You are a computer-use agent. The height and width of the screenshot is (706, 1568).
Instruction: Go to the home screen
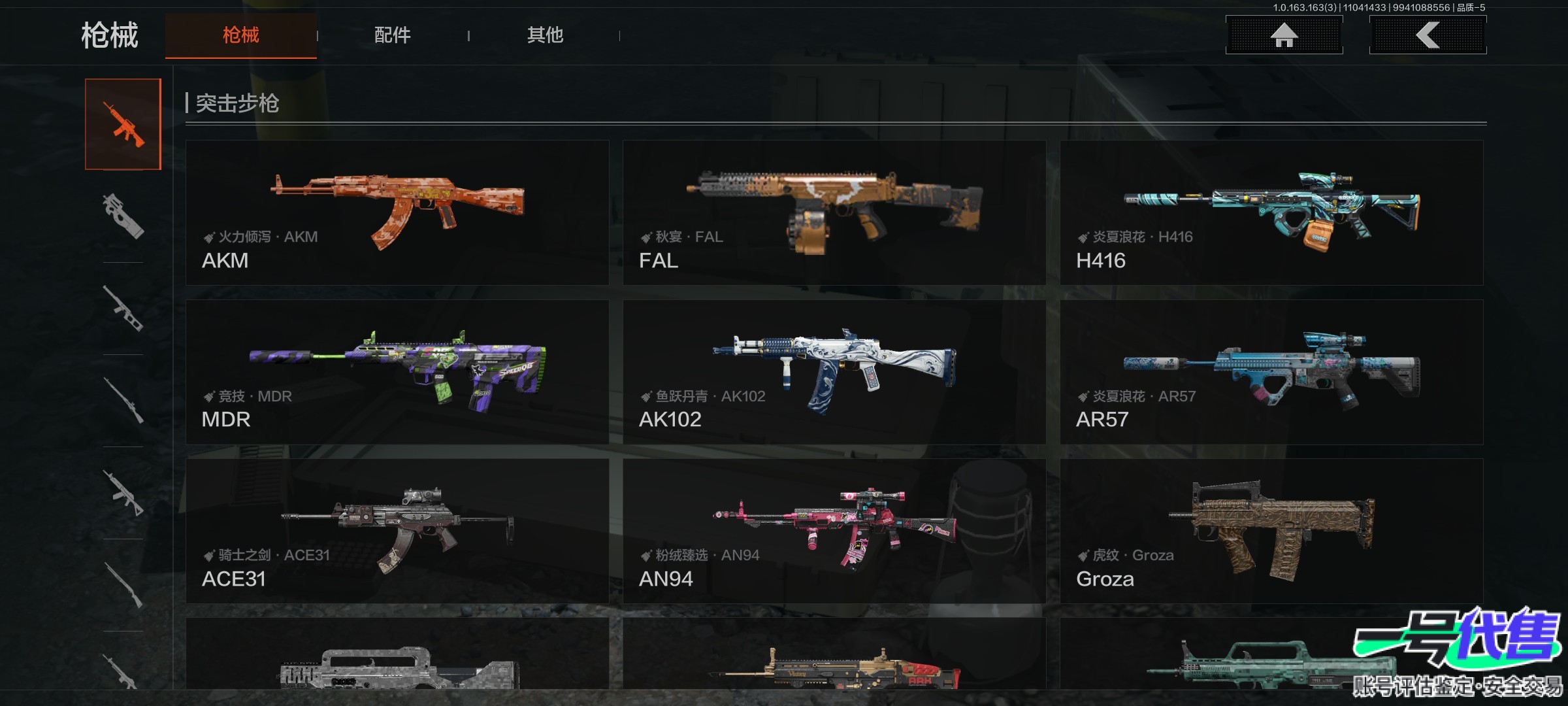[1284, 35]
